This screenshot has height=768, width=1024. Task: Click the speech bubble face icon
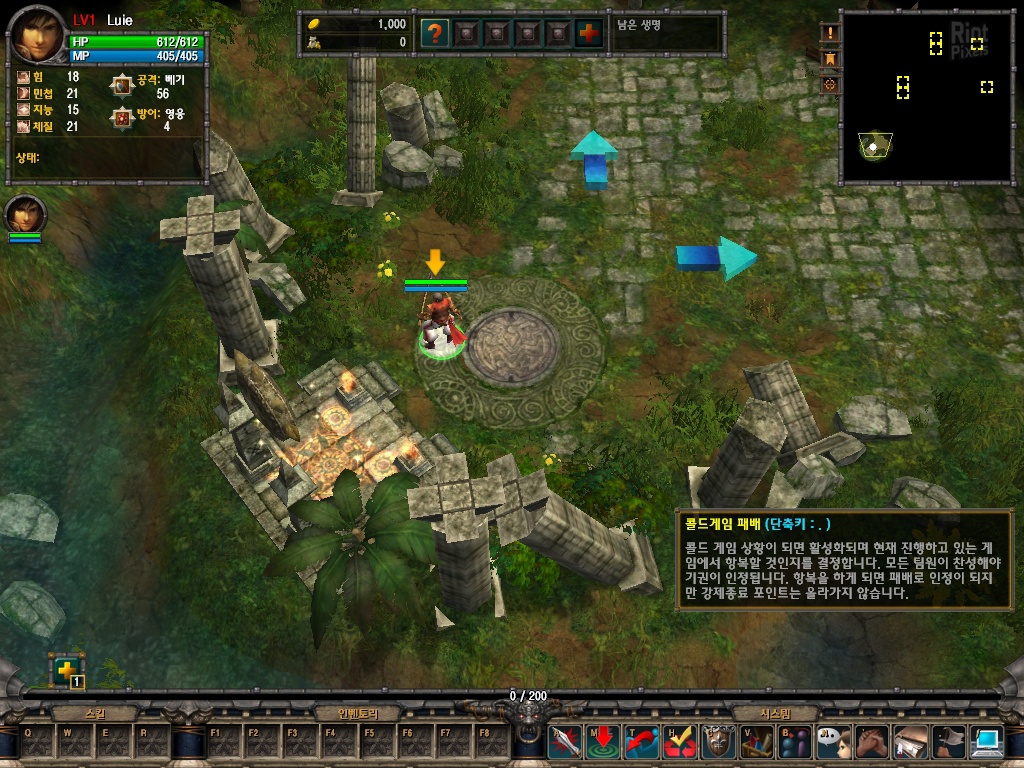(x=834, y=742)
